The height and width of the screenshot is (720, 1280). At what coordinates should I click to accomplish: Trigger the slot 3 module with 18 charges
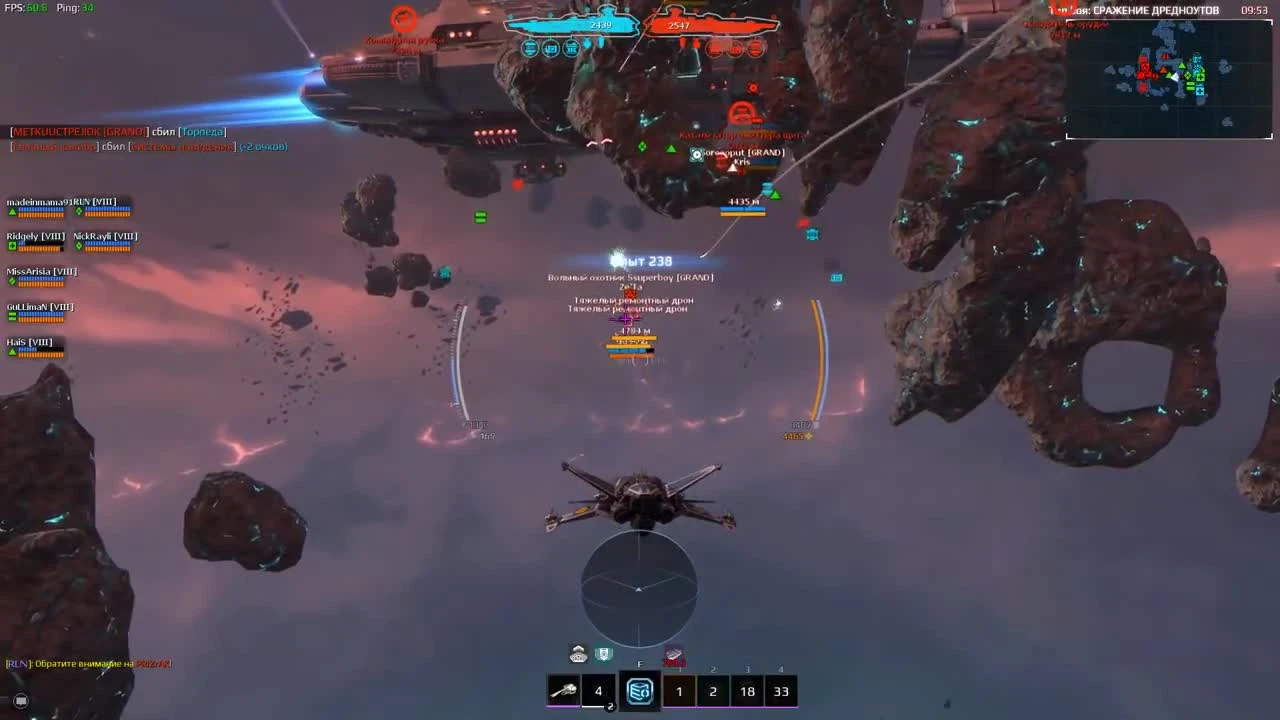747,690
